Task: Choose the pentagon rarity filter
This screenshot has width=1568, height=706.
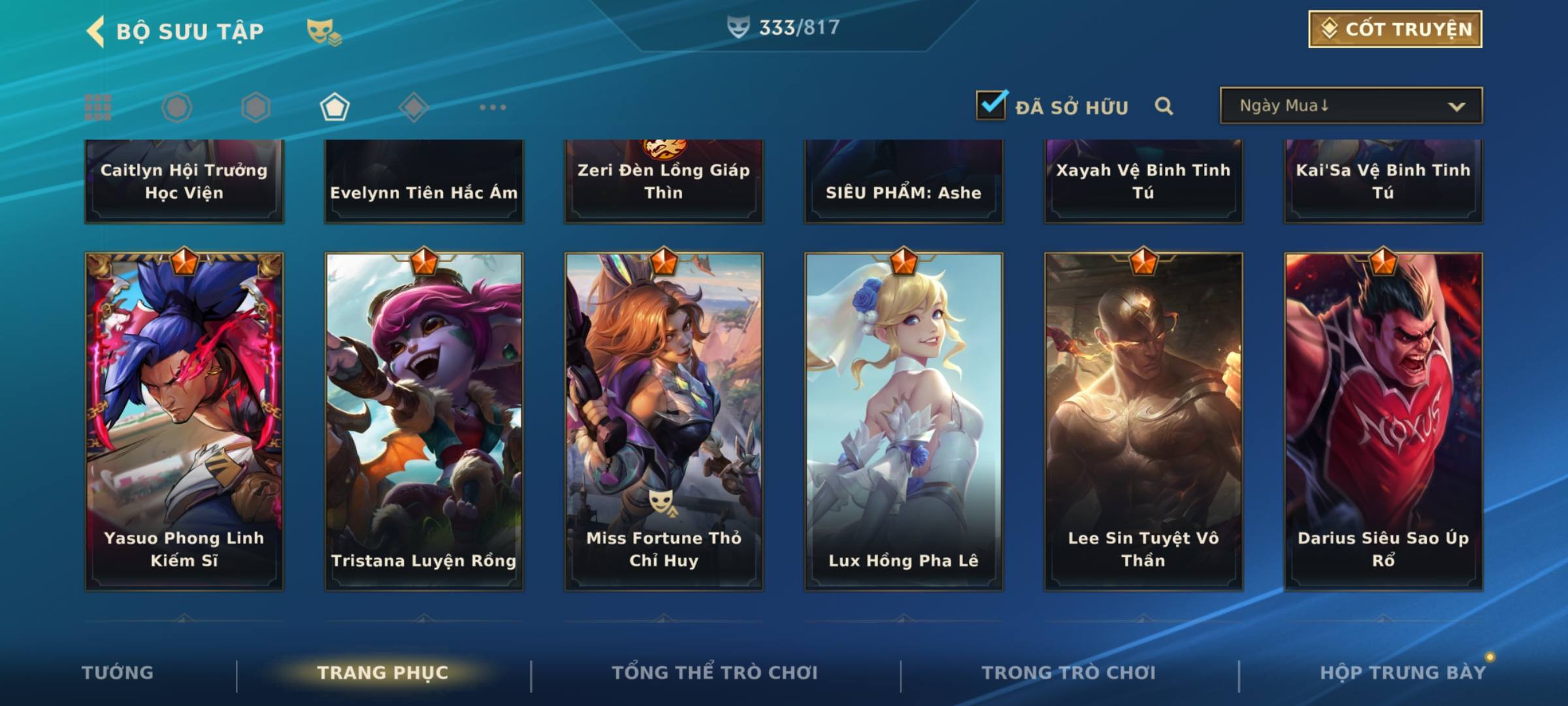Action: [x=335, y=107]
